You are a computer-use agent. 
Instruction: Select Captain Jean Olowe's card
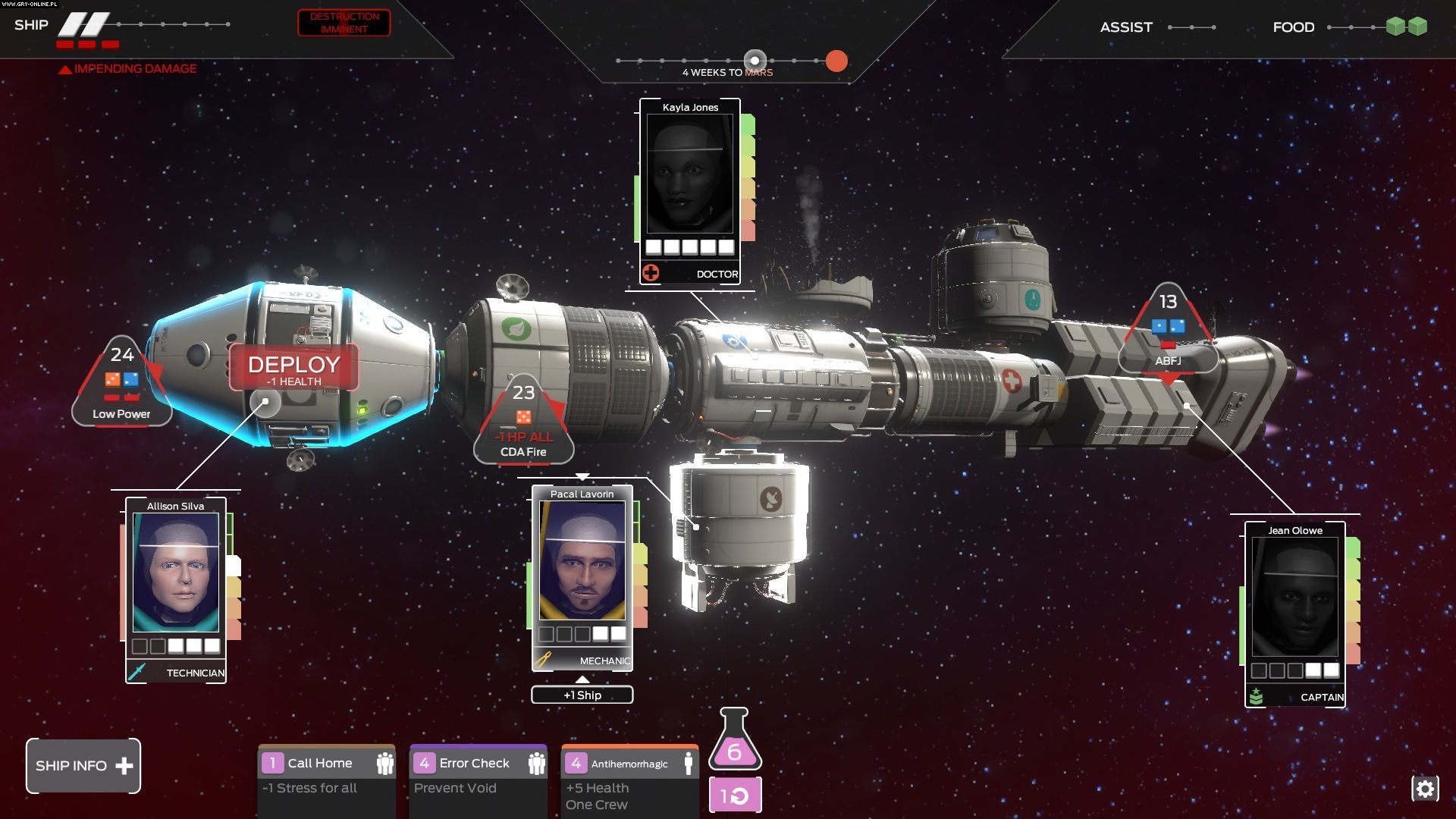(x=1295, y=613)
